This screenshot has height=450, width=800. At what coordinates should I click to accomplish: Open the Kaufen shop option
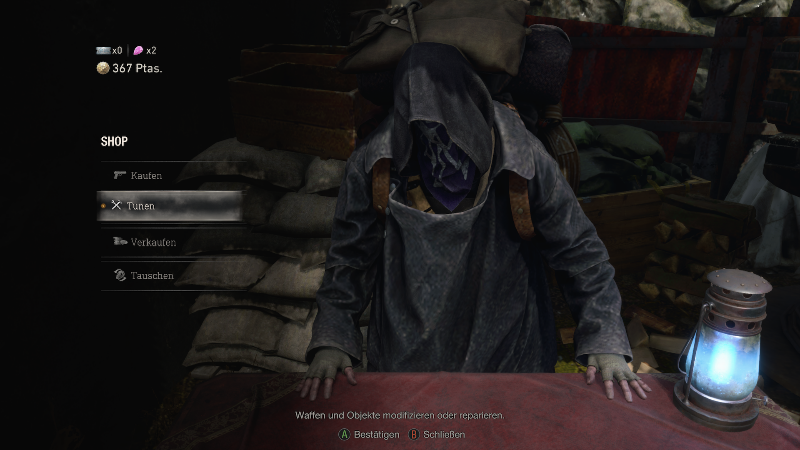pyautogui.click(x=146, y=176)
